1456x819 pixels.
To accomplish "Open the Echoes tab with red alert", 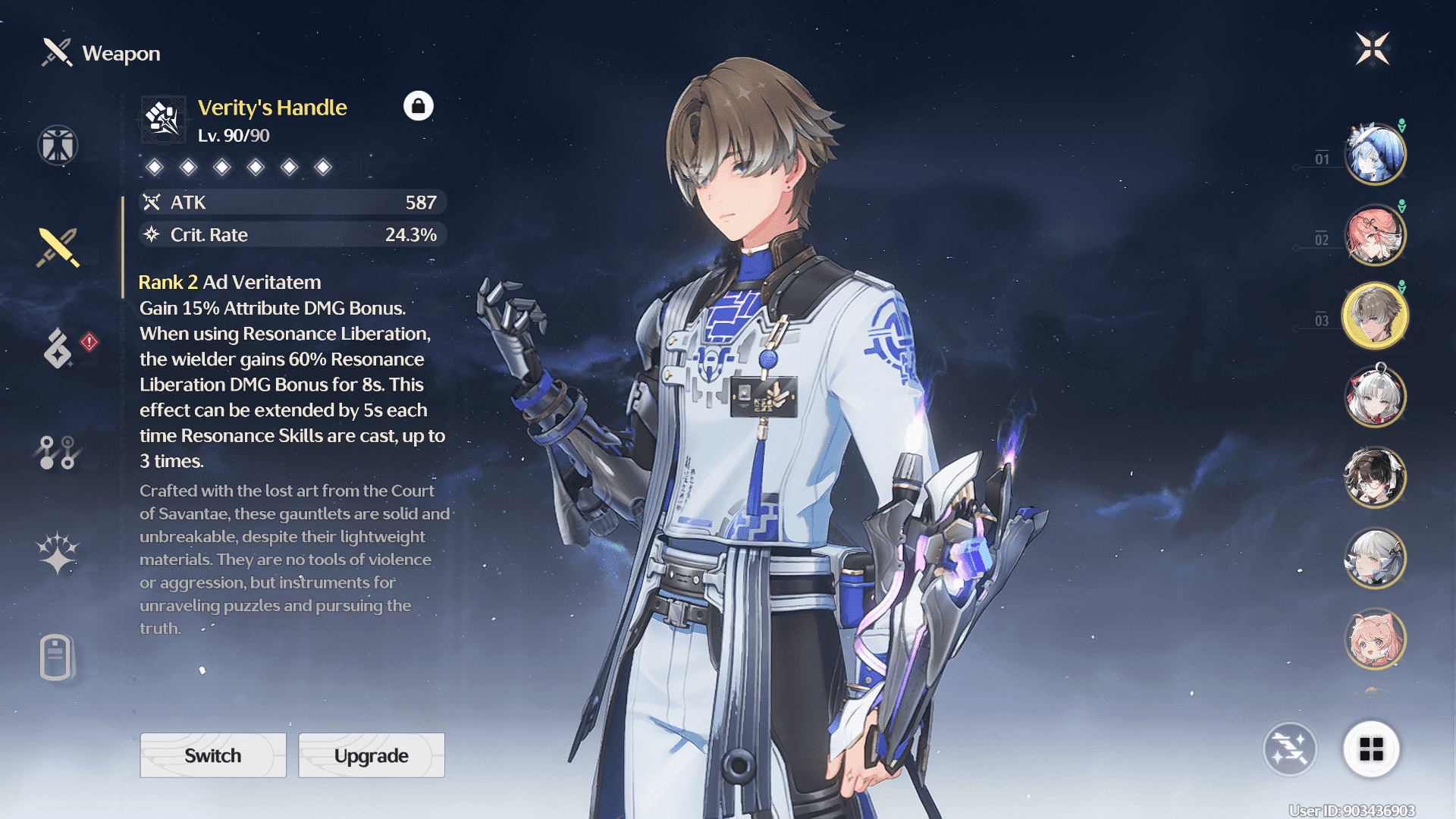I will click(x=59, y=348).
